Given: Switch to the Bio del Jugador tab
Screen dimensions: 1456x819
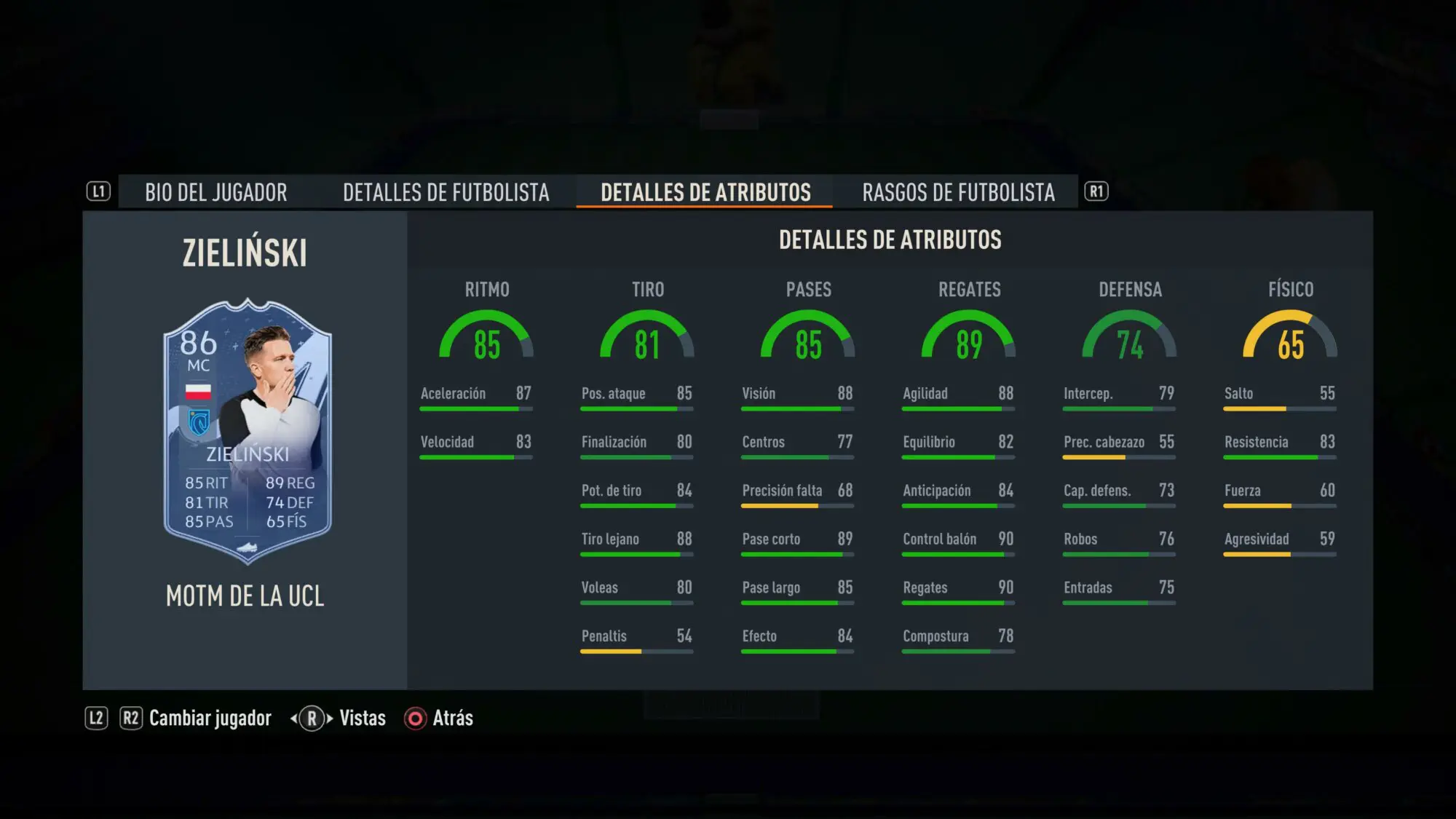Looking at the screenshot, I should (x=215, y=192).
